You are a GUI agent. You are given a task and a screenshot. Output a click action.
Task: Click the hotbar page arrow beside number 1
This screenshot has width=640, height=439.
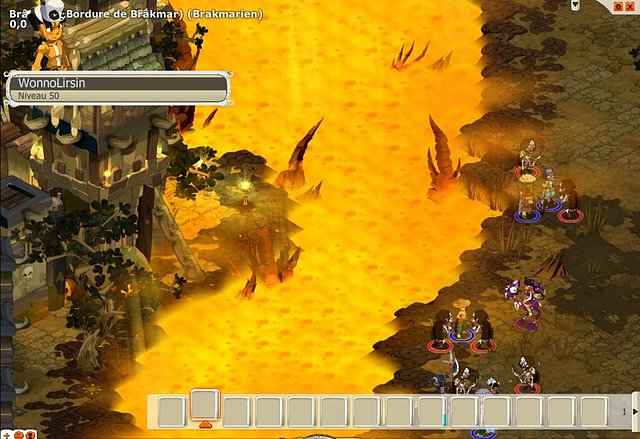click(635, 410)
